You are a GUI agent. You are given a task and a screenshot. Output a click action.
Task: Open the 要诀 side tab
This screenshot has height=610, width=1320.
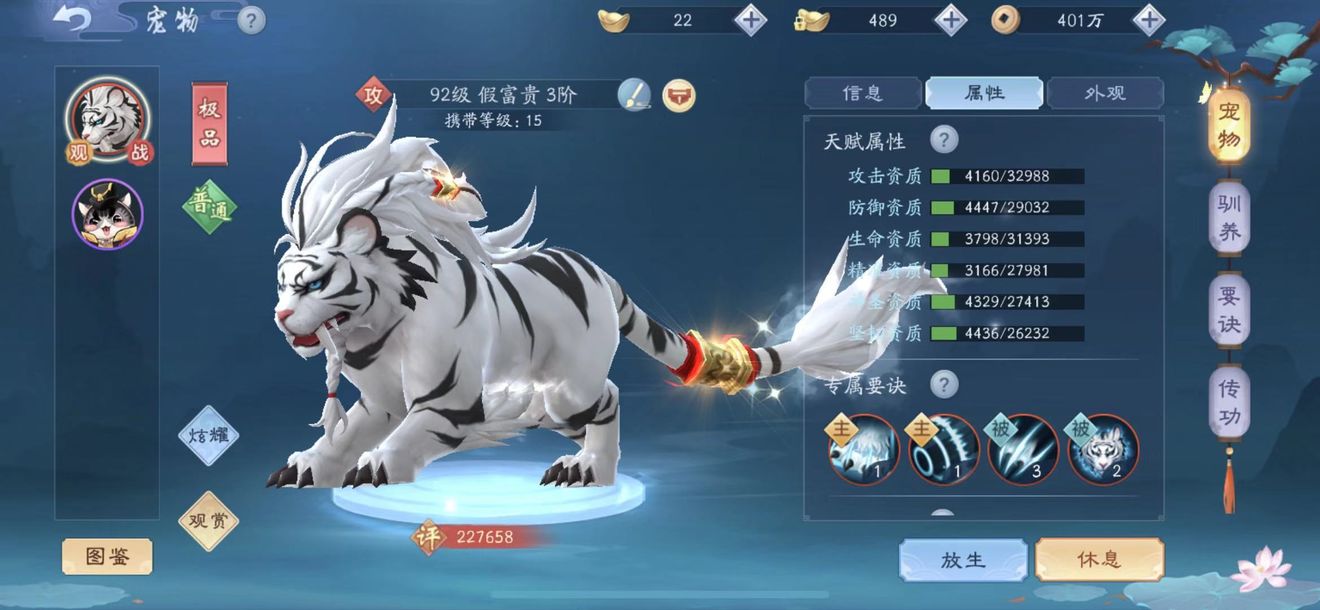coord(1229,311)
